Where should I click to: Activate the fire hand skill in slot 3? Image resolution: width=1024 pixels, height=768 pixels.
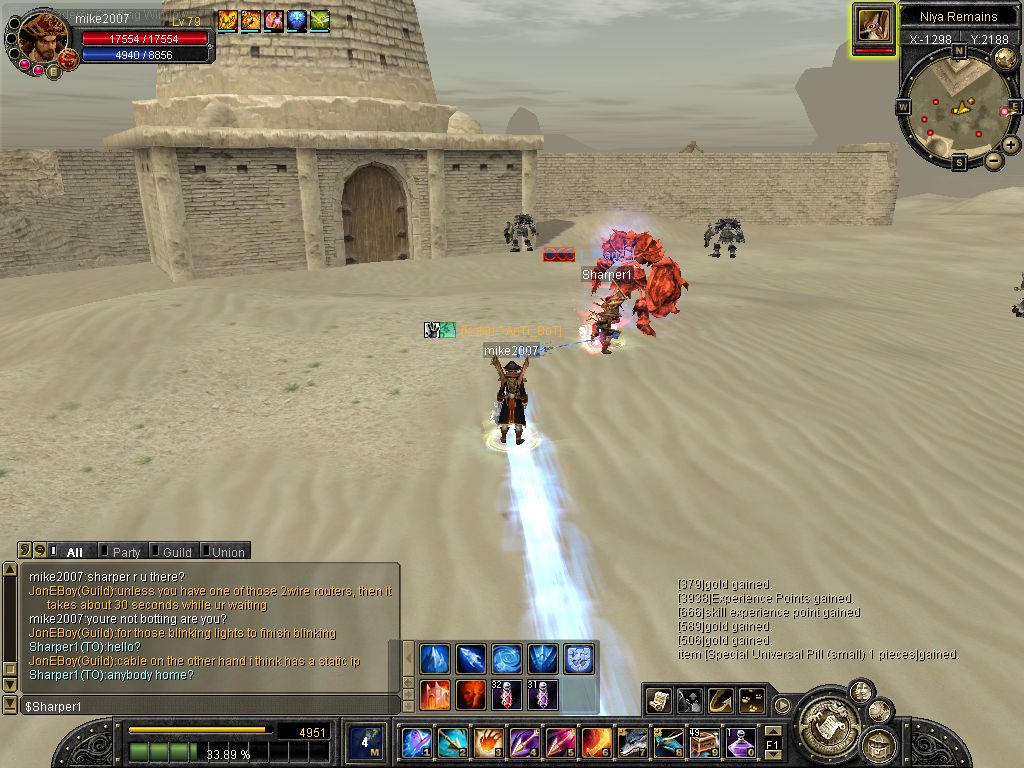(x=488, y=743)
